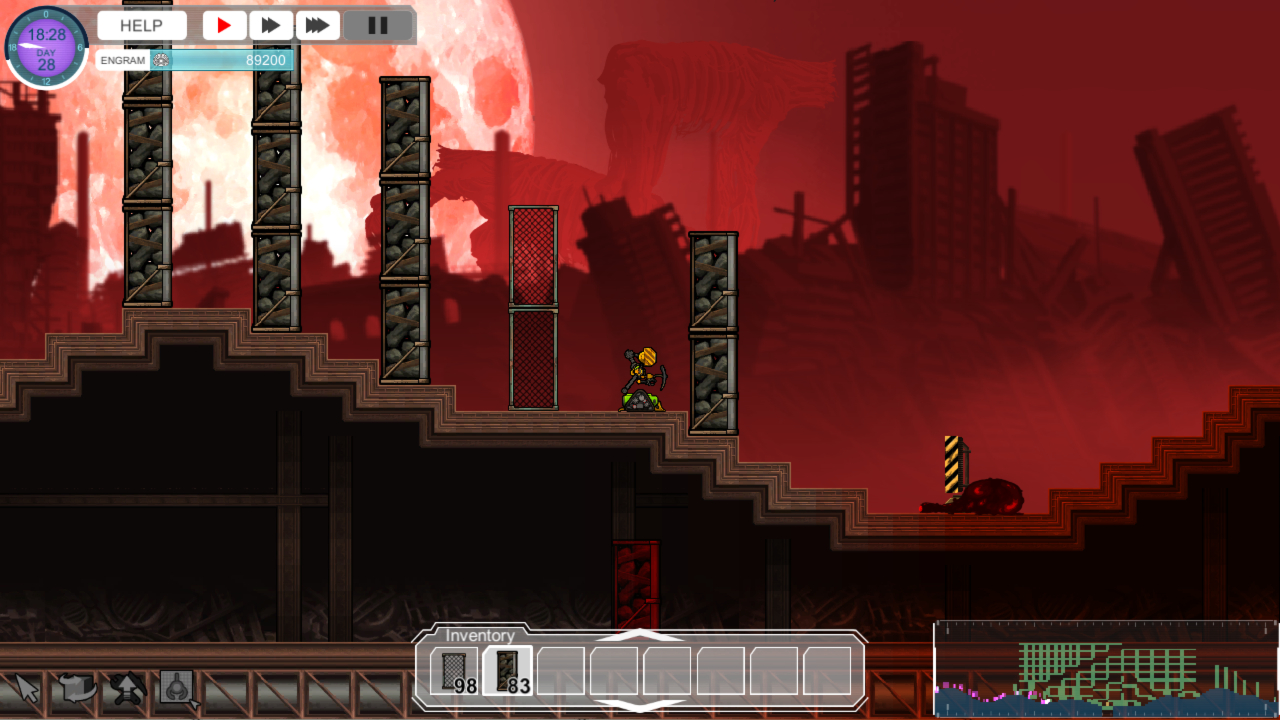Activate the wrench and pickaxe upgrade tool
This screenshot has height=720, width=1280.
[x=127, y=688]
